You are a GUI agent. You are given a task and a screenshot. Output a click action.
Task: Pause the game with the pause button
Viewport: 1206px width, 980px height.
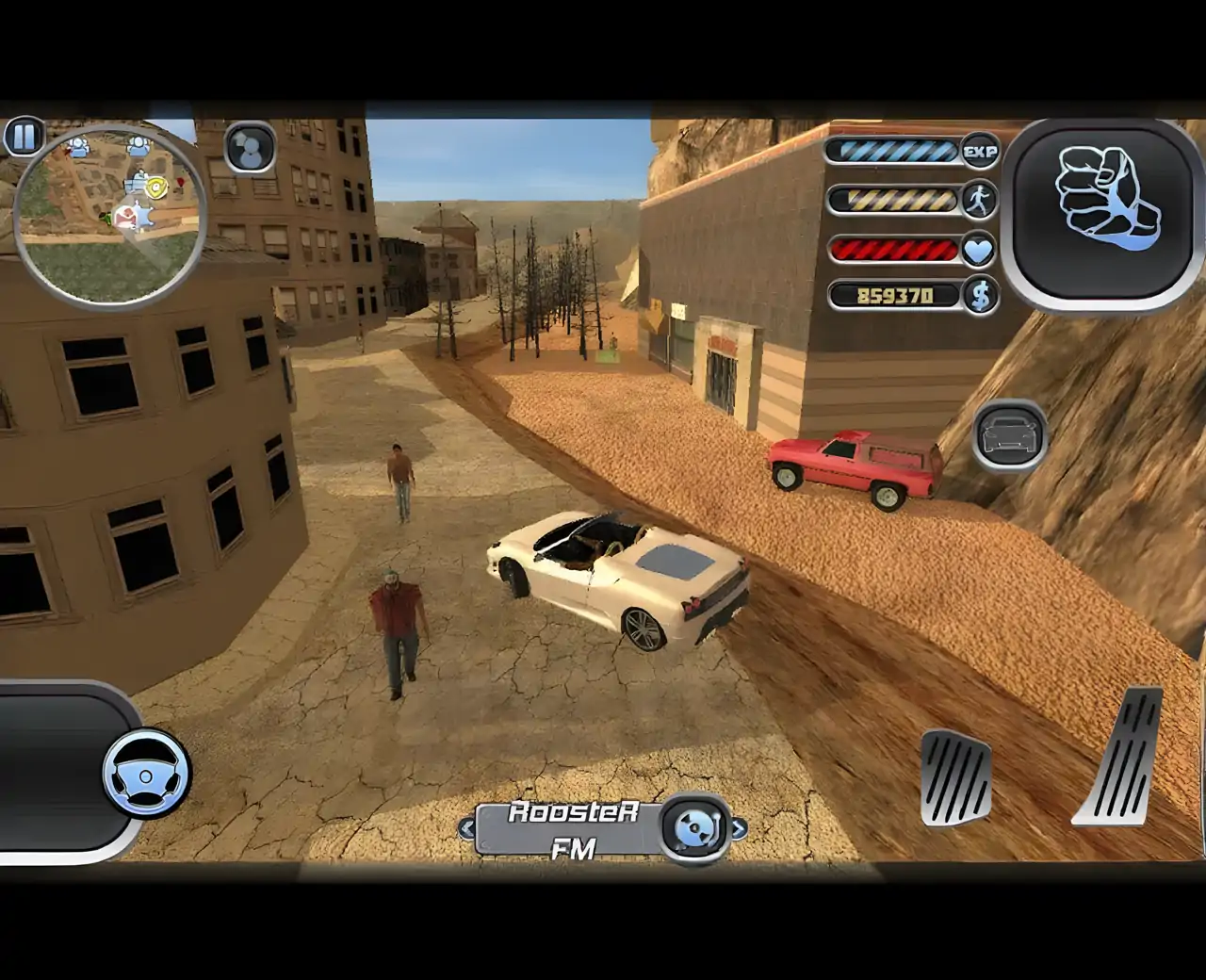pos(24,138)
